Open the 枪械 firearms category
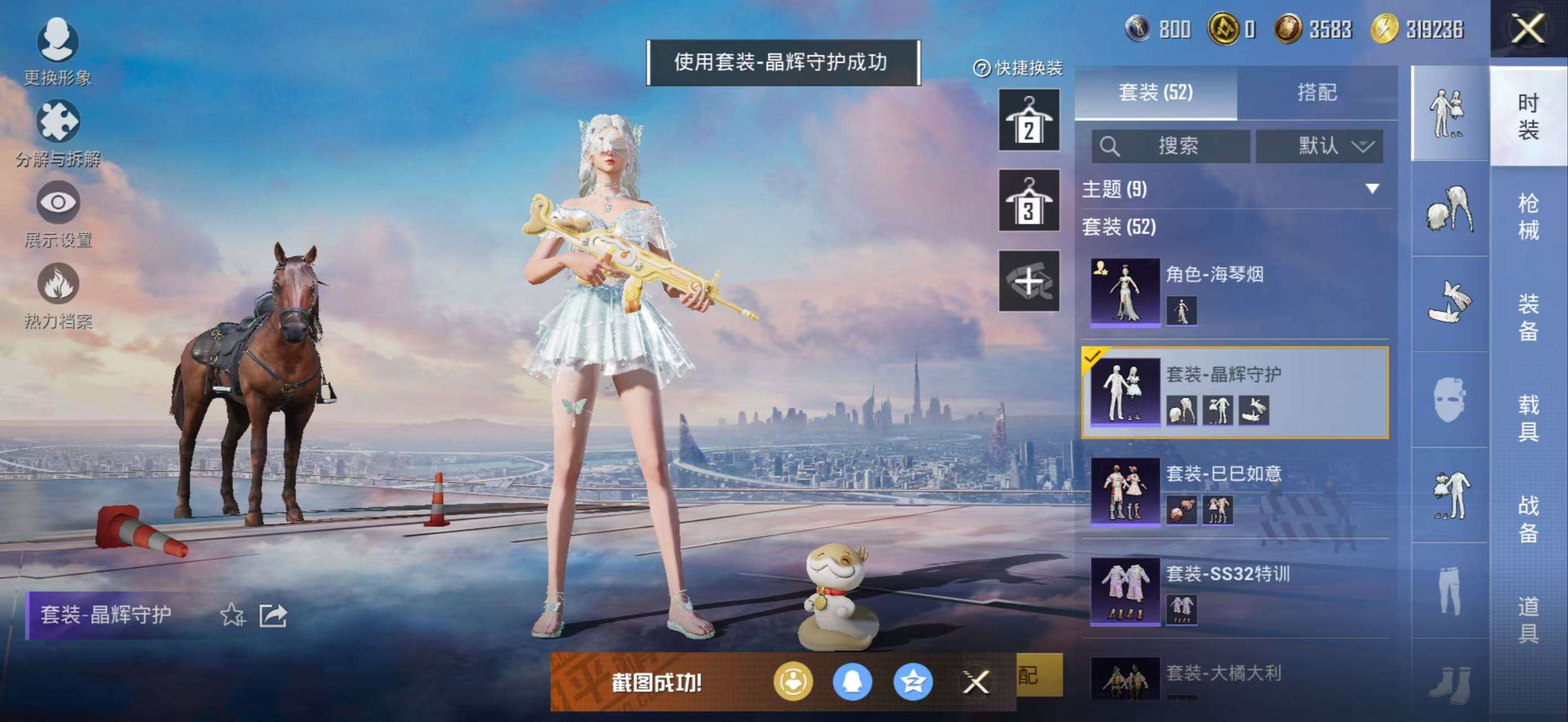1568x722 pixels. [1528, 216]
